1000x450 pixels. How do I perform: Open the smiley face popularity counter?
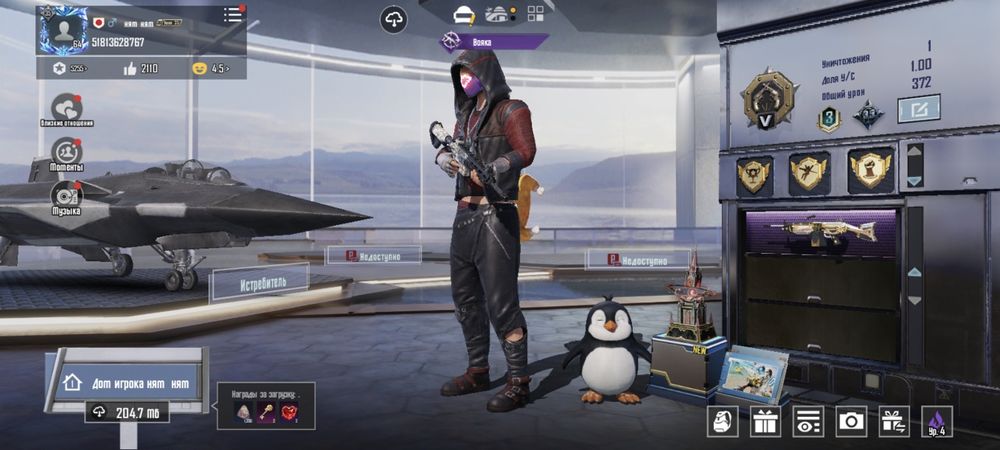point(210,68)
